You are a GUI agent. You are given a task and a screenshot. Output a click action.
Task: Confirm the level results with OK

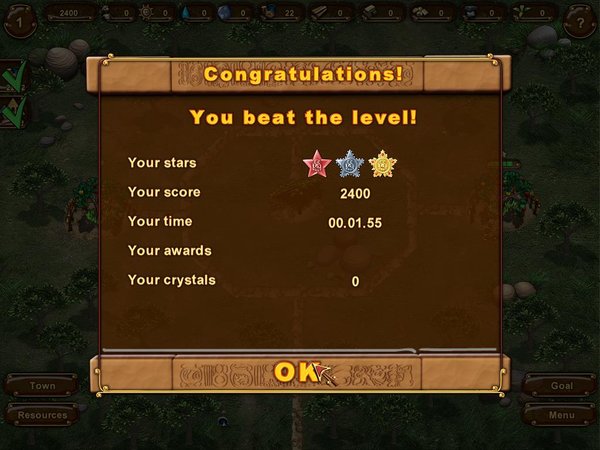click(x=297, y=372)
